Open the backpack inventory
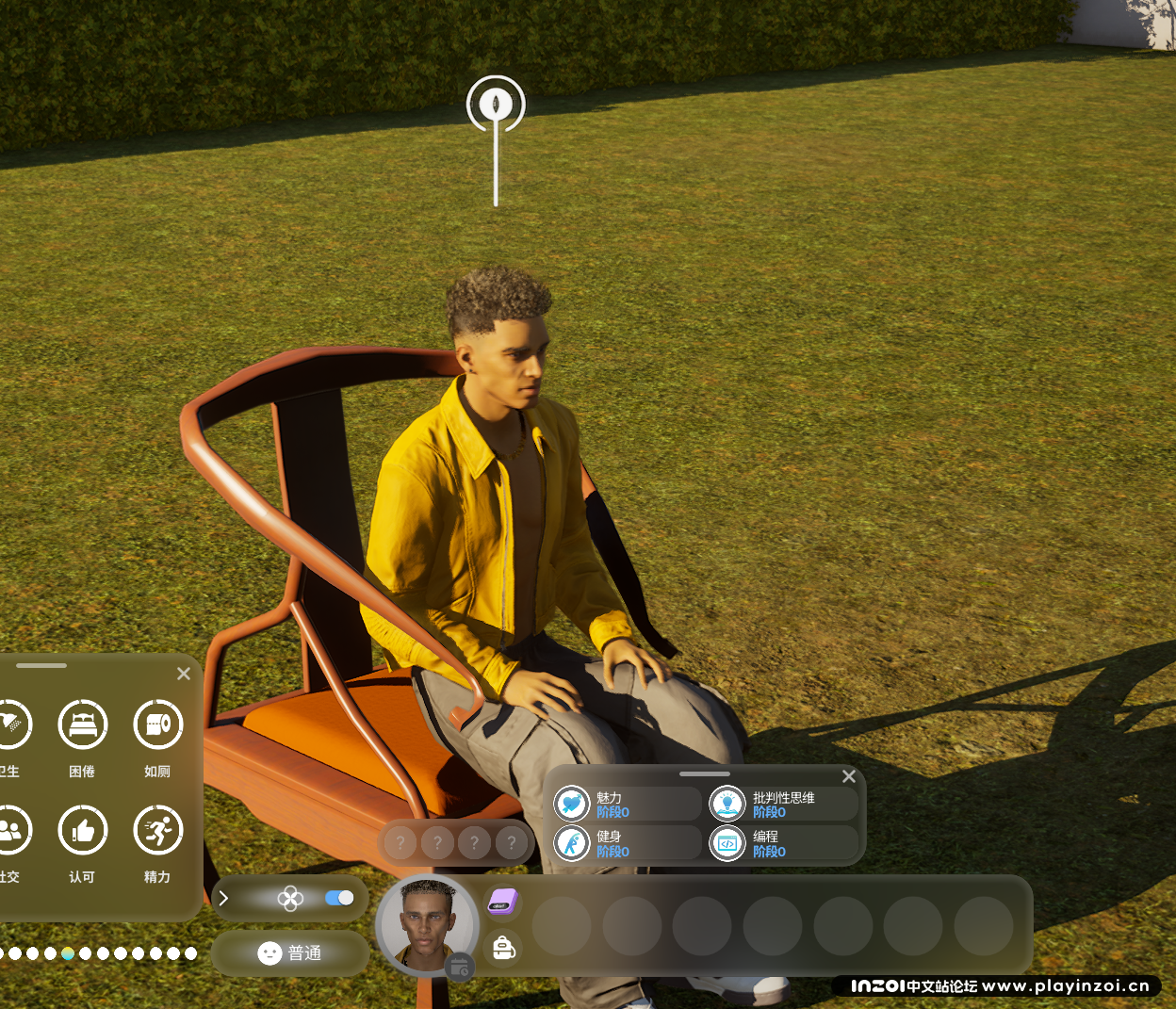This screenshot has height=1009, width=1176. pos(503,948)
